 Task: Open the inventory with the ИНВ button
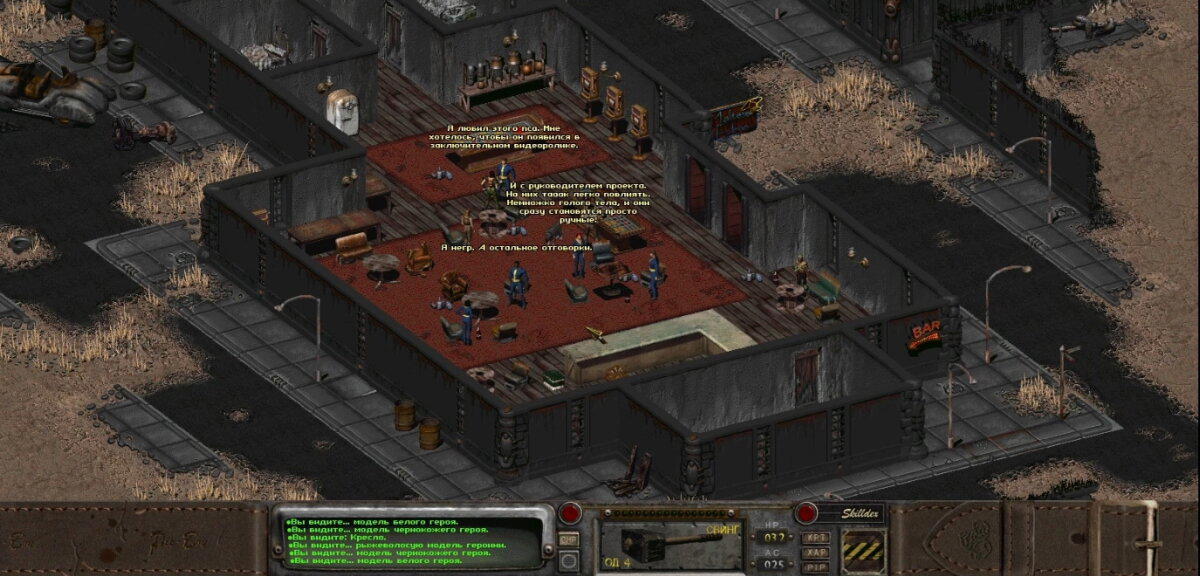(x=569, y=539)
